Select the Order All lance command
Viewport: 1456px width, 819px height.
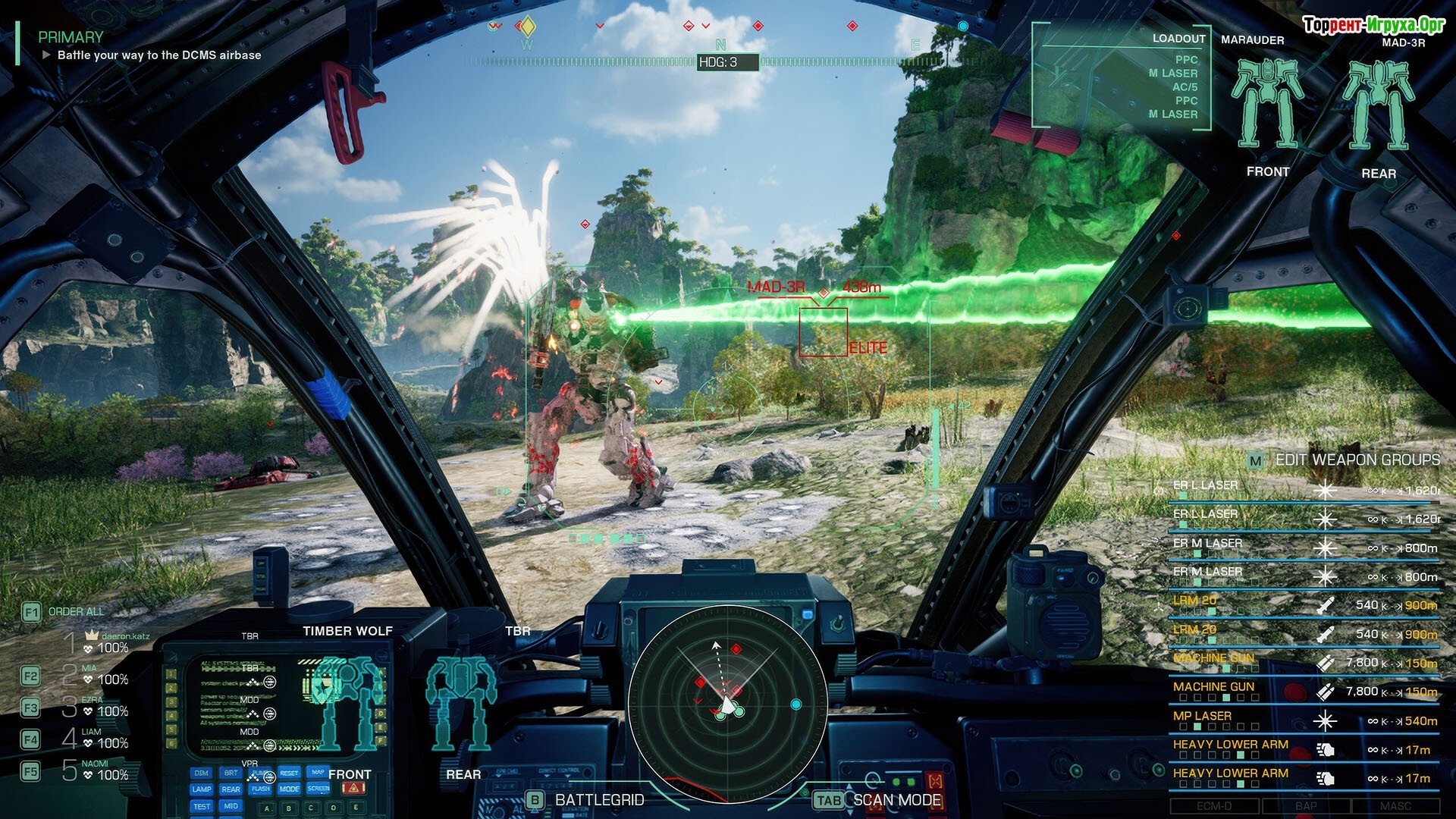(x=74, y=611)
